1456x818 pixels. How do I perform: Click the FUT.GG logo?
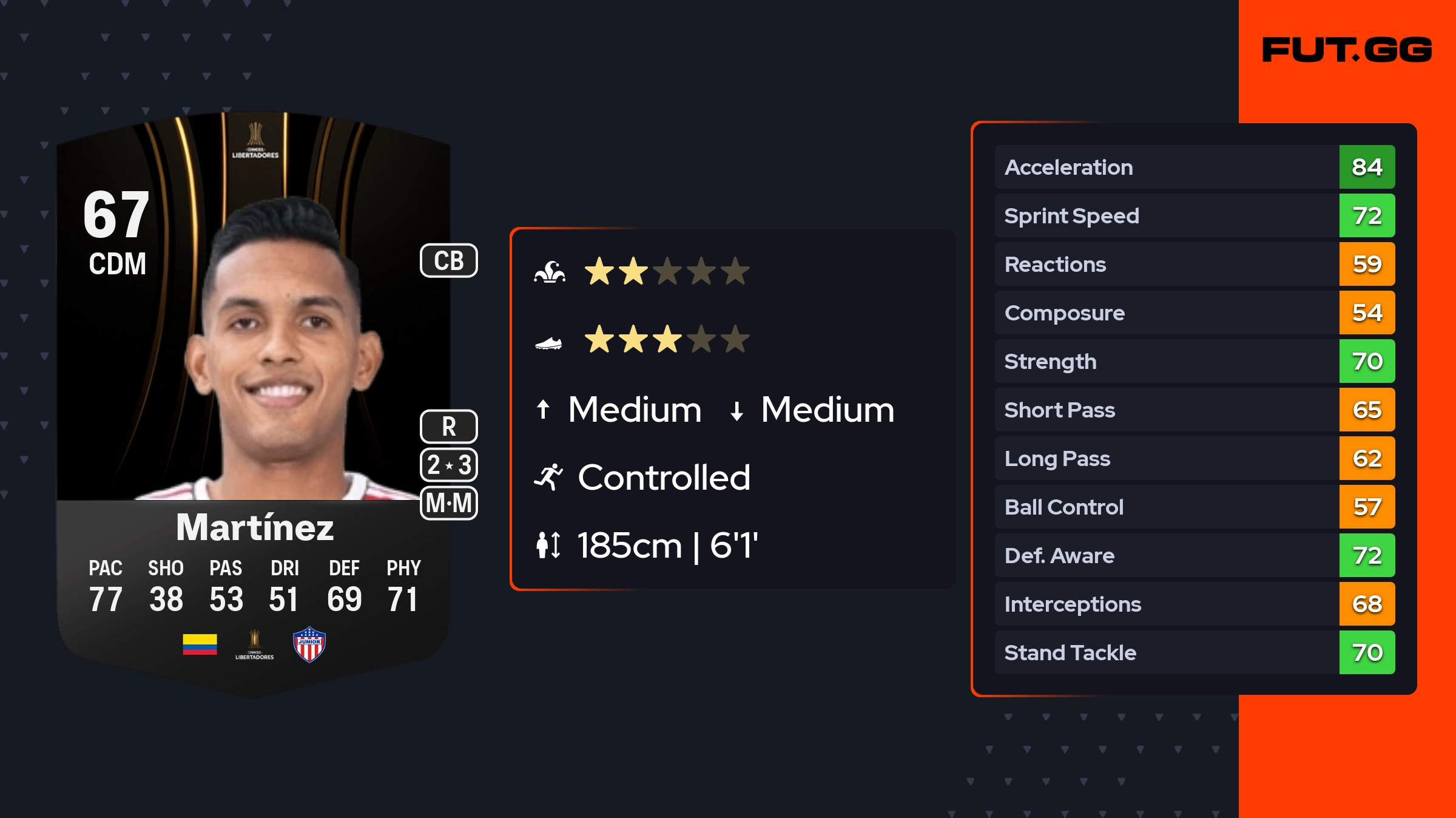(x=1346, y=50)
